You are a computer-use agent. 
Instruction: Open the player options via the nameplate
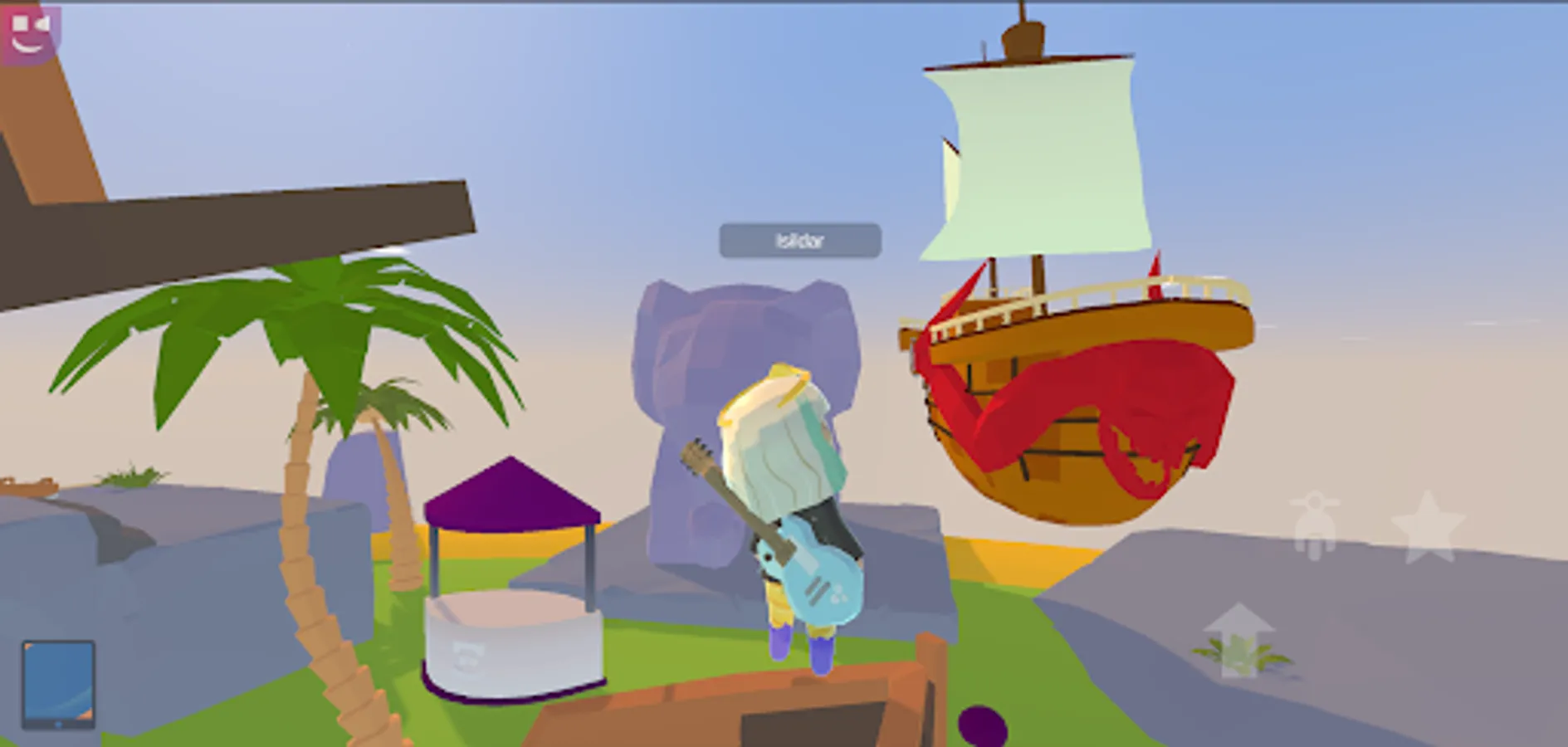coord(799,240)
